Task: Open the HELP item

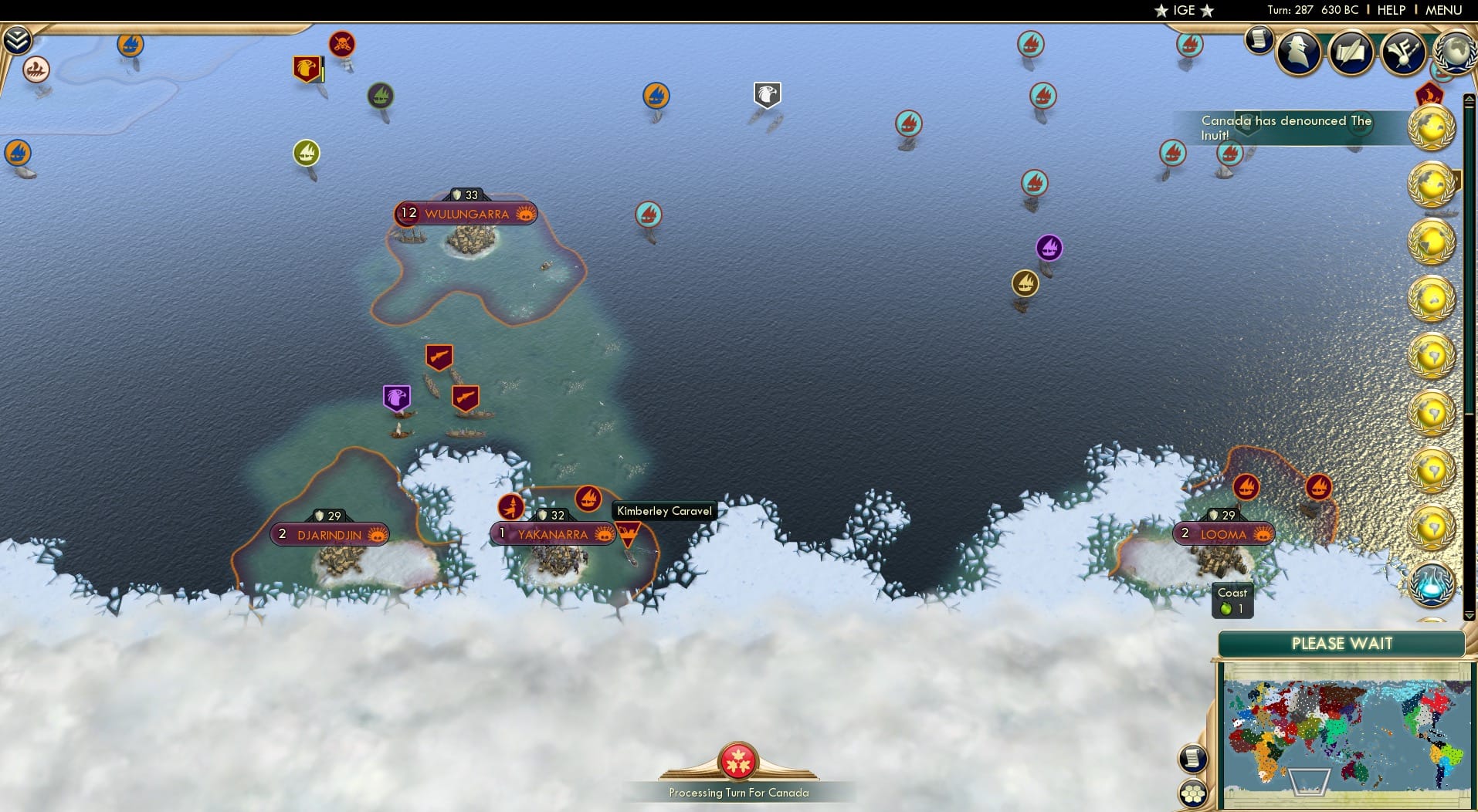Action: click(1390, 10)
